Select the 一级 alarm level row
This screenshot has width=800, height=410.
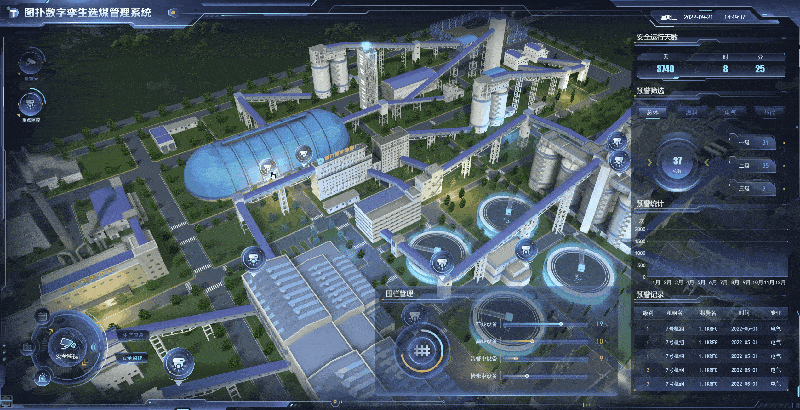(x=749, y=143)
